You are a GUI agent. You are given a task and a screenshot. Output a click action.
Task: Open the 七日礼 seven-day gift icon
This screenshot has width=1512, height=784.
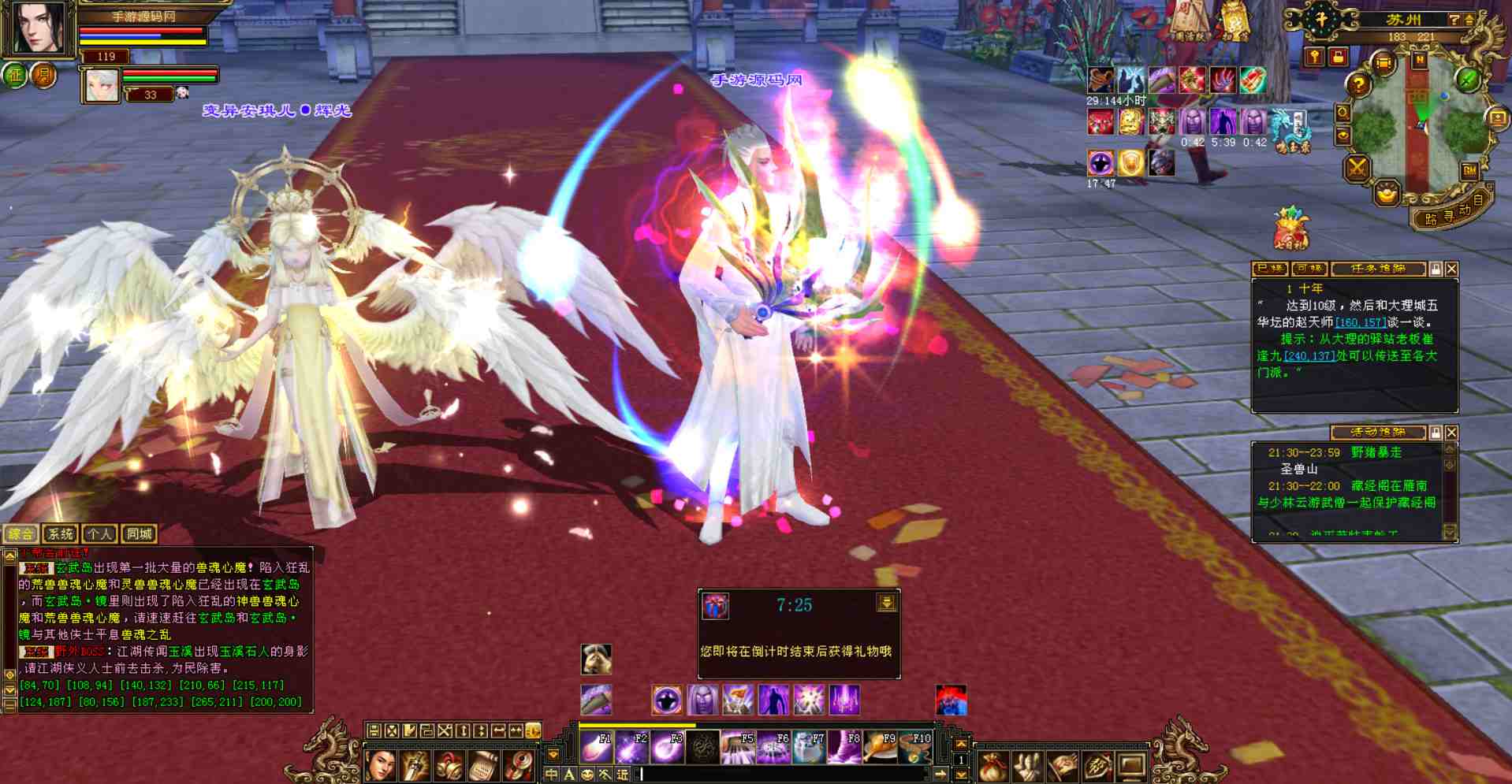click(x=1290, y=229)
